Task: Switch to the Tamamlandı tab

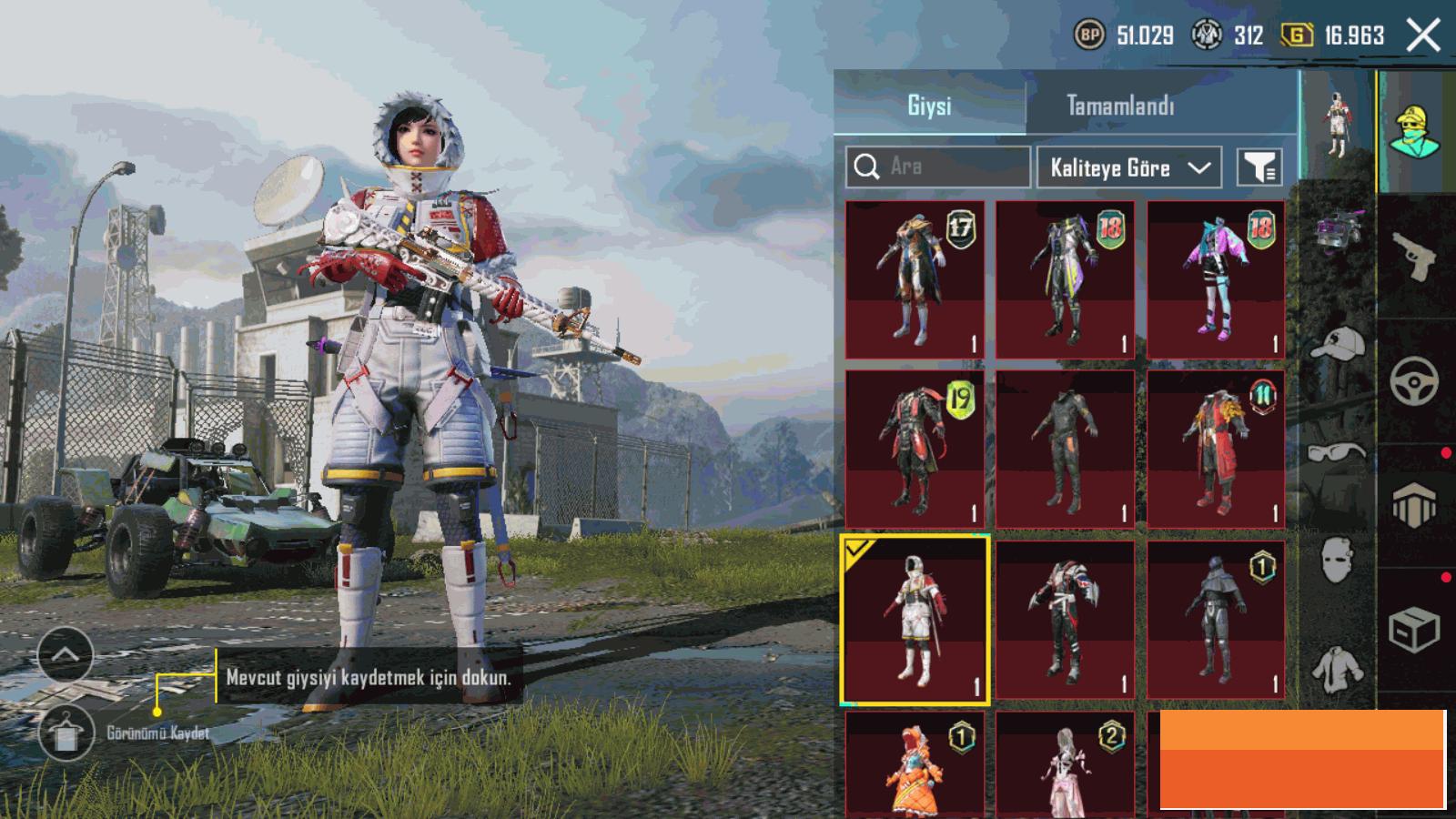Action: (x=1119, y=106)
